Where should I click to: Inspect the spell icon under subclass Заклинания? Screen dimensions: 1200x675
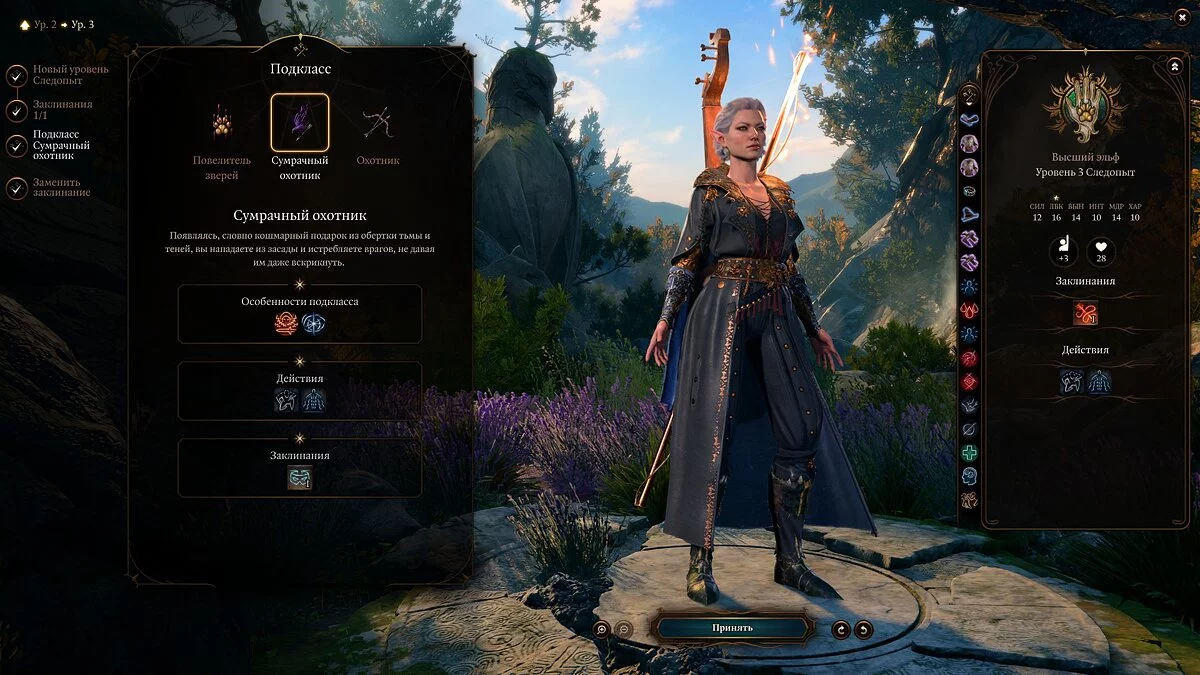(x=300, y=478)
